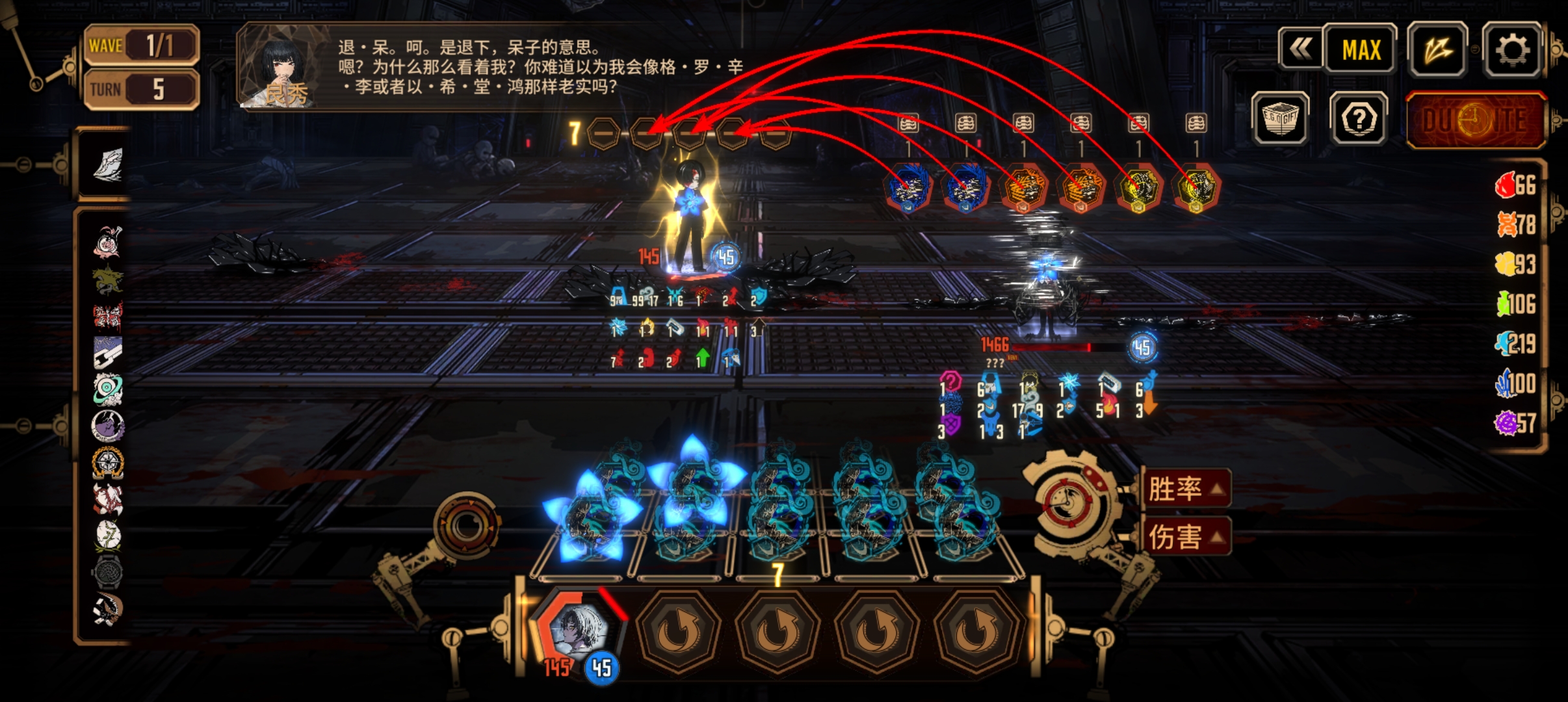Click the double-chevron collapse button
This screenshot has width=1568, height=702.
click(x=1300, y=49)
